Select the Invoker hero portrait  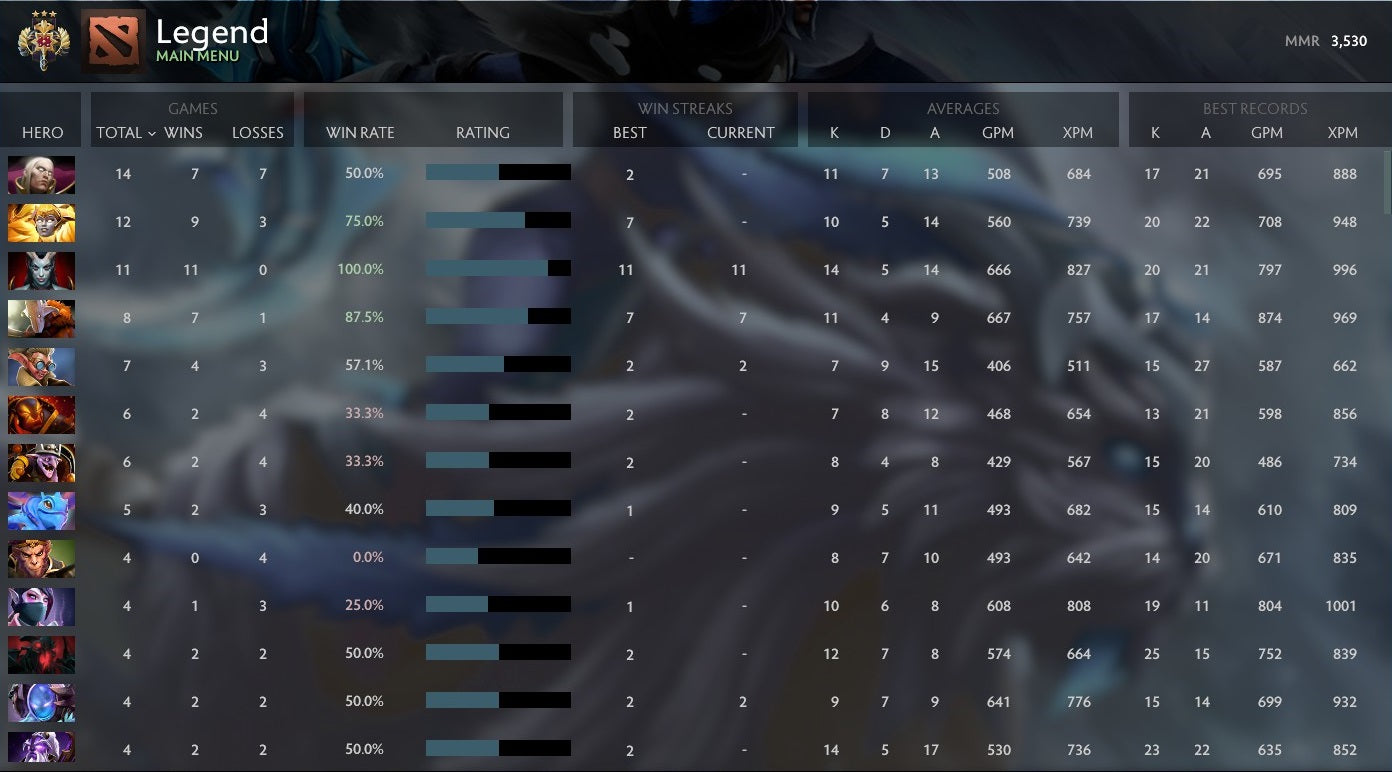[41, 173]
